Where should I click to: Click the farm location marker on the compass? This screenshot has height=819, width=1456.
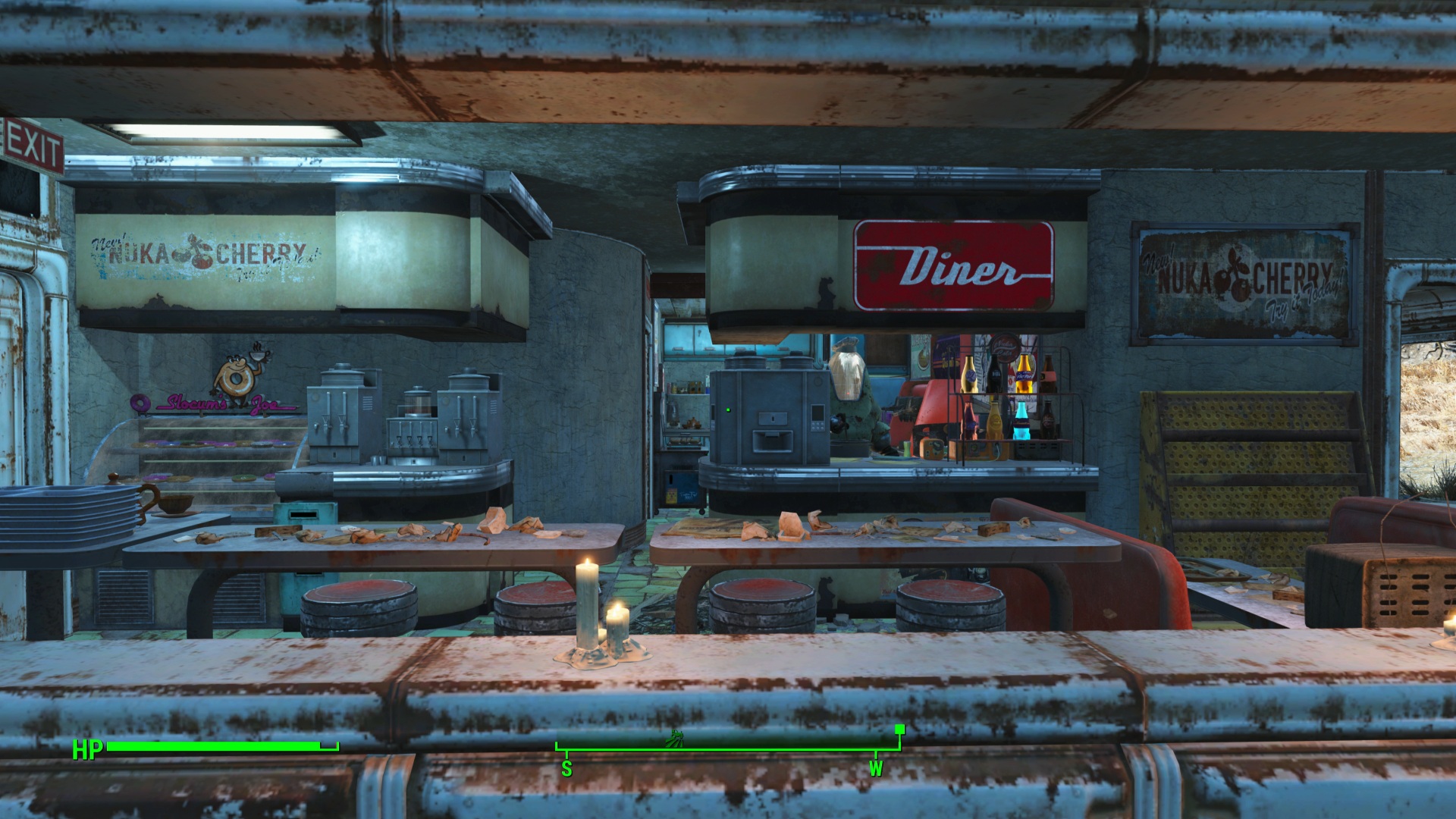[674, 737]
